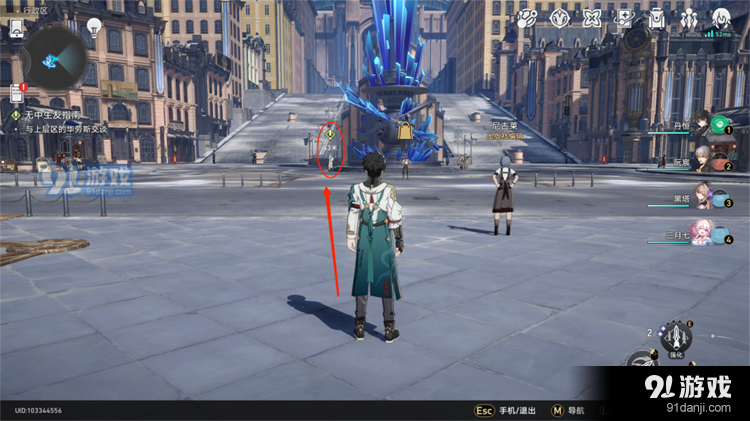Click the light bulb tips icon
This screenshot has width=750, height=421.
coord(95,27)
